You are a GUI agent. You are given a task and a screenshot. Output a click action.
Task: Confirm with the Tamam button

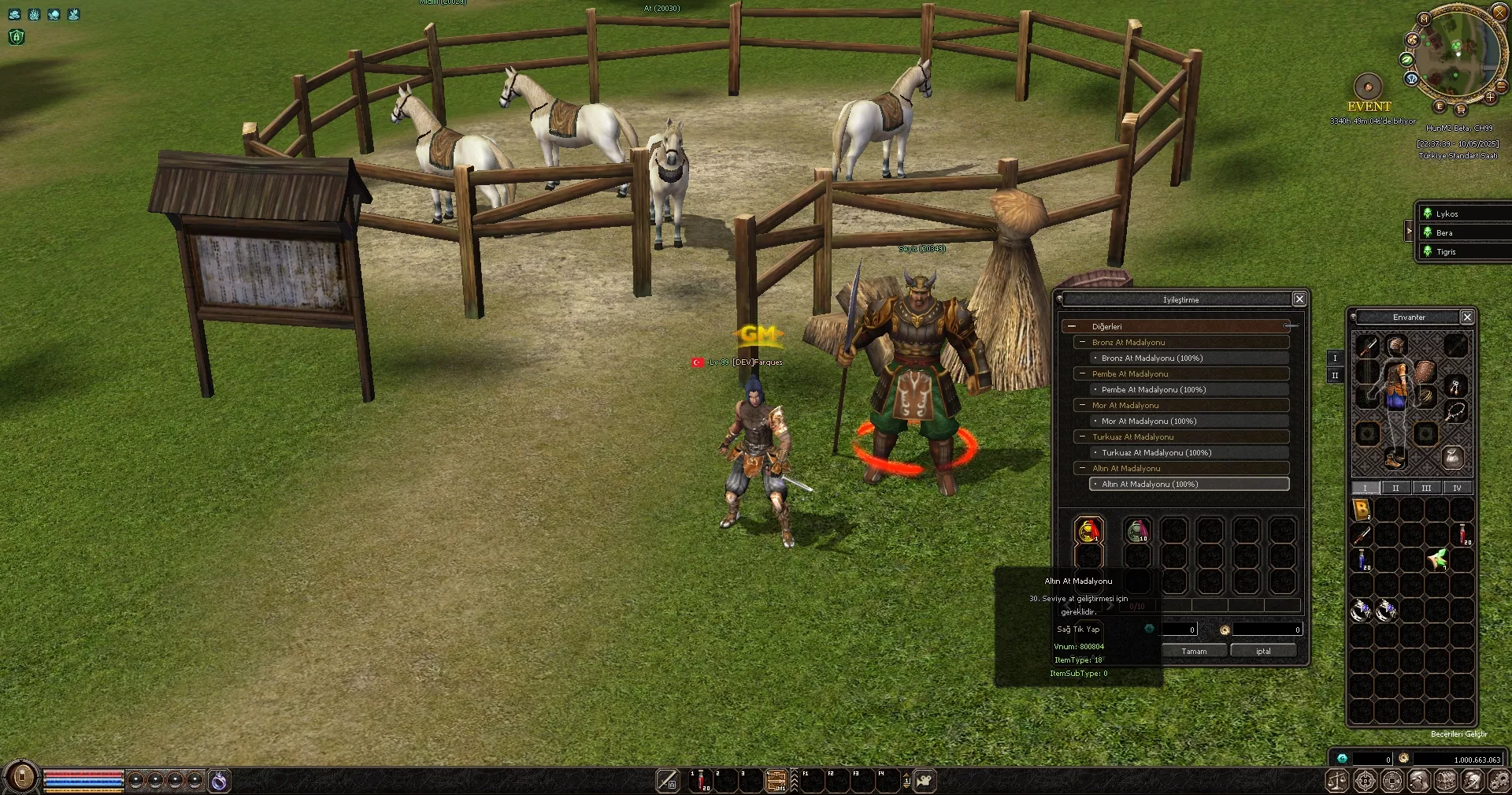click(x=1194, y=652)
